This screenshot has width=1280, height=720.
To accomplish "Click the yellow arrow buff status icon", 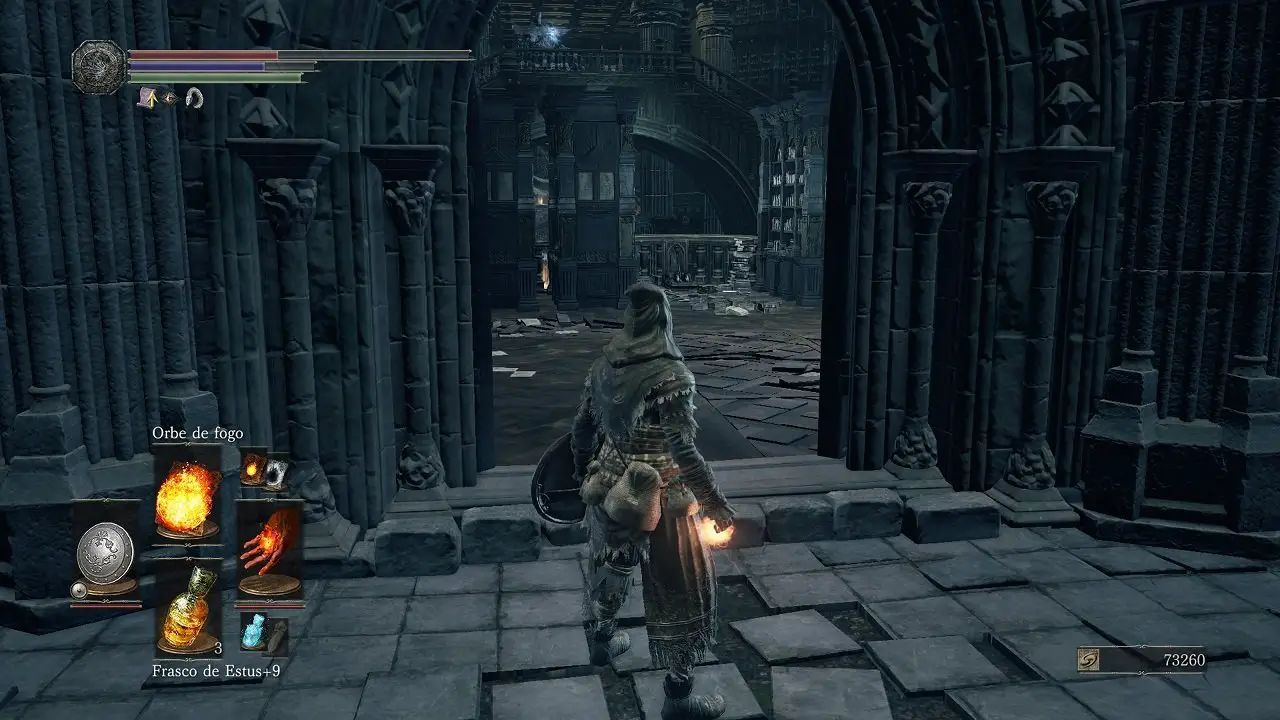I will pyautogui.click(x=147, y=97).
